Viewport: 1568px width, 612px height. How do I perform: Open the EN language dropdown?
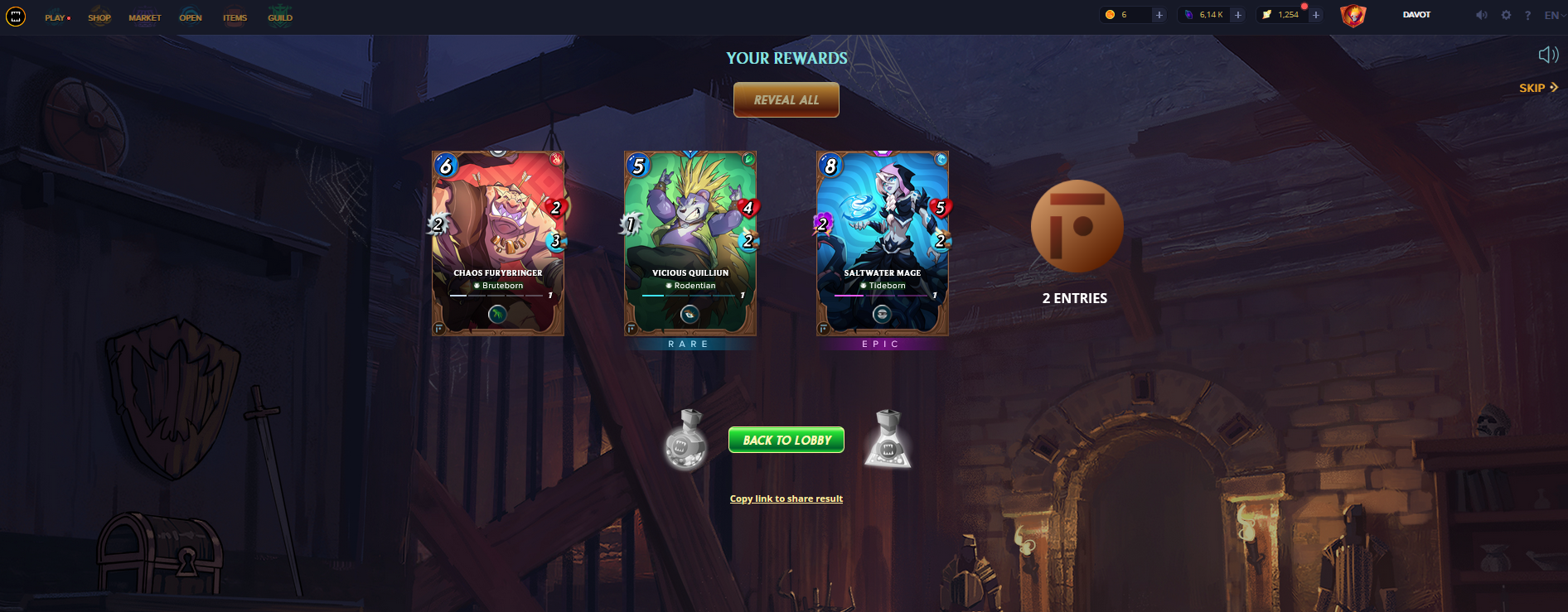point(1553,15)
